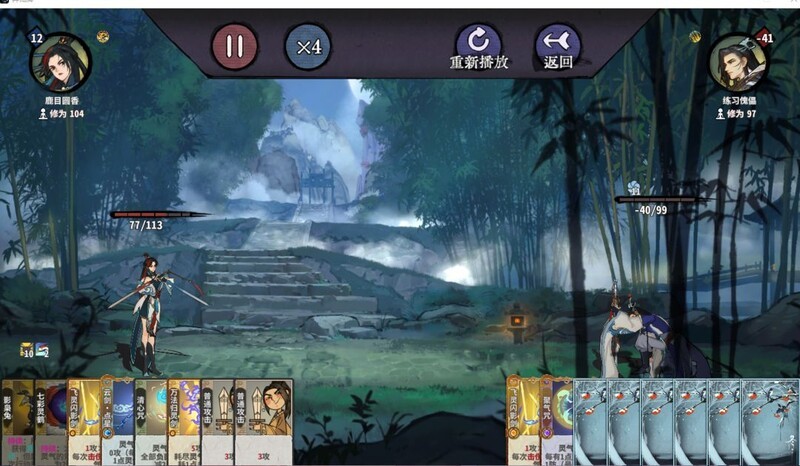800x466 pixels.
Task: Choose the 云剑·点星 card
Action: click(x=118, y=422)
